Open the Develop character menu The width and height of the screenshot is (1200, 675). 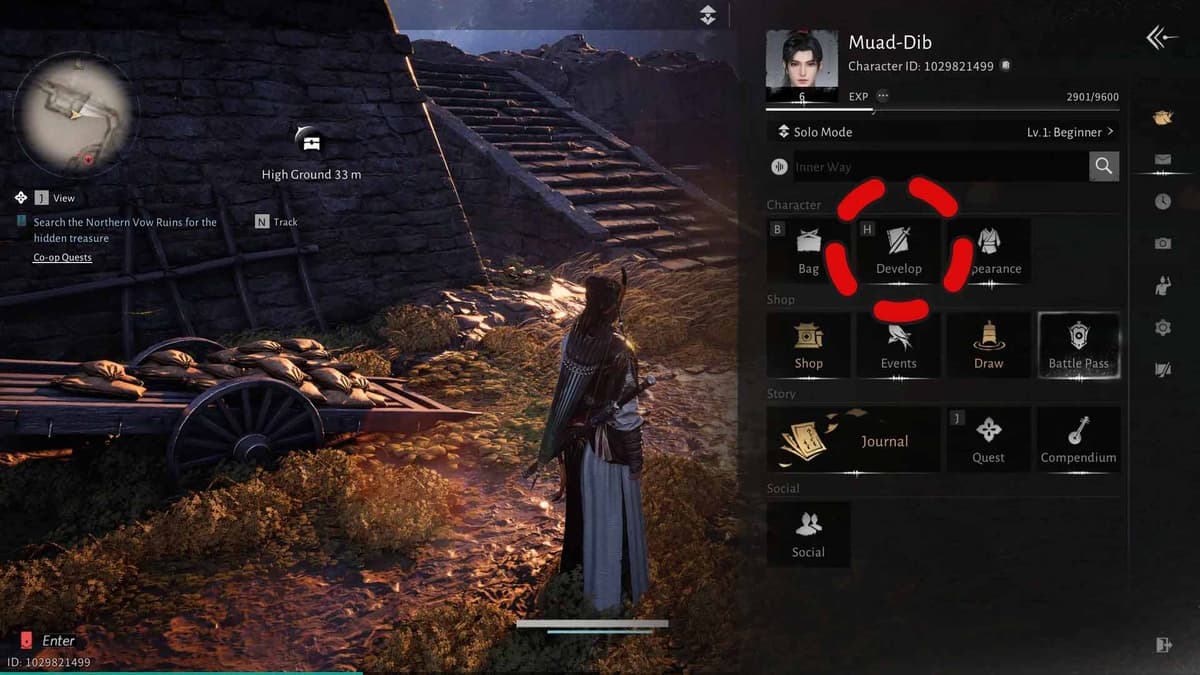click(x=898, y=251)
